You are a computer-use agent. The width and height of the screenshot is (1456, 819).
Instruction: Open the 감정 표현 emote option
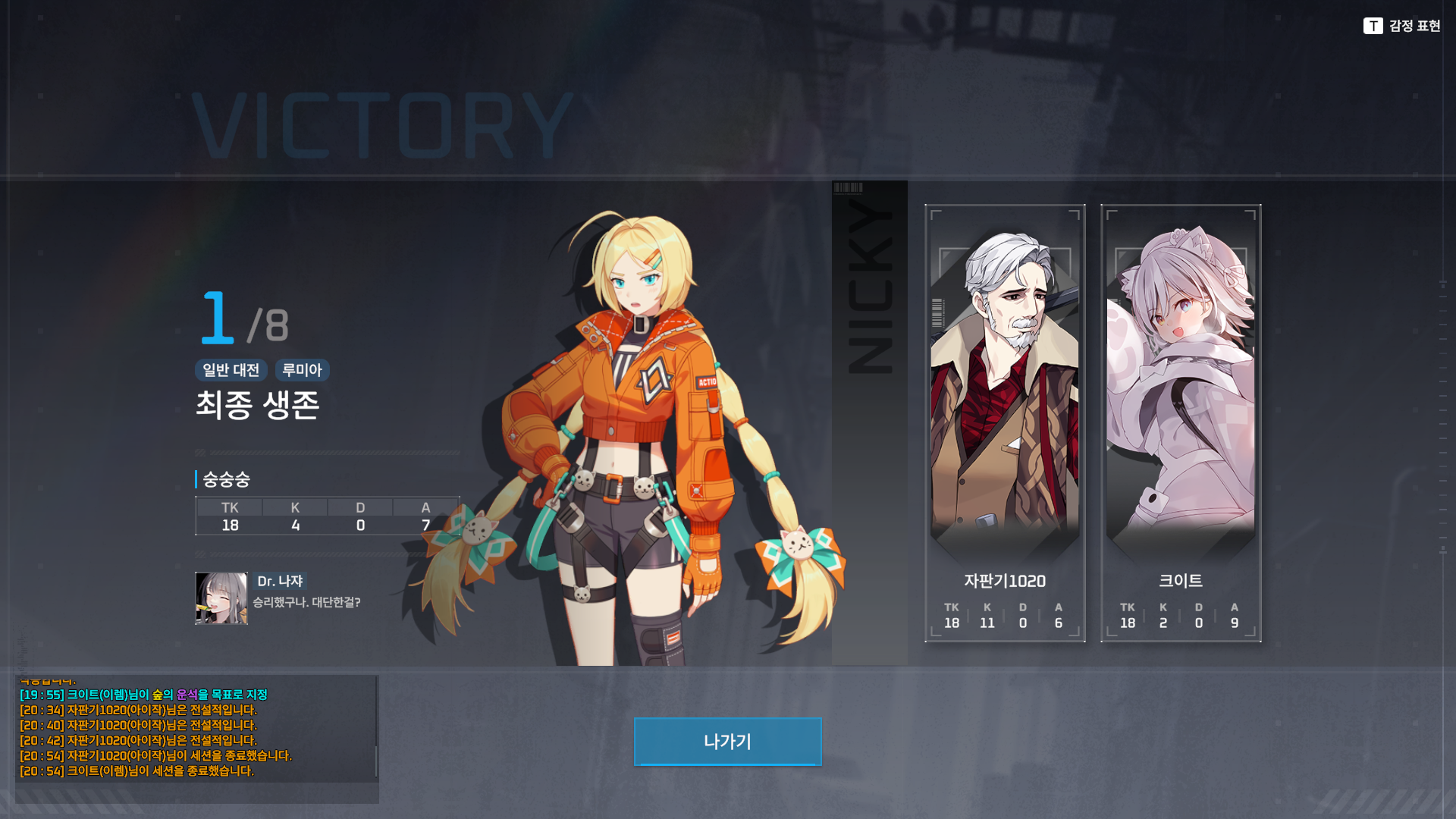(1401, 26)
